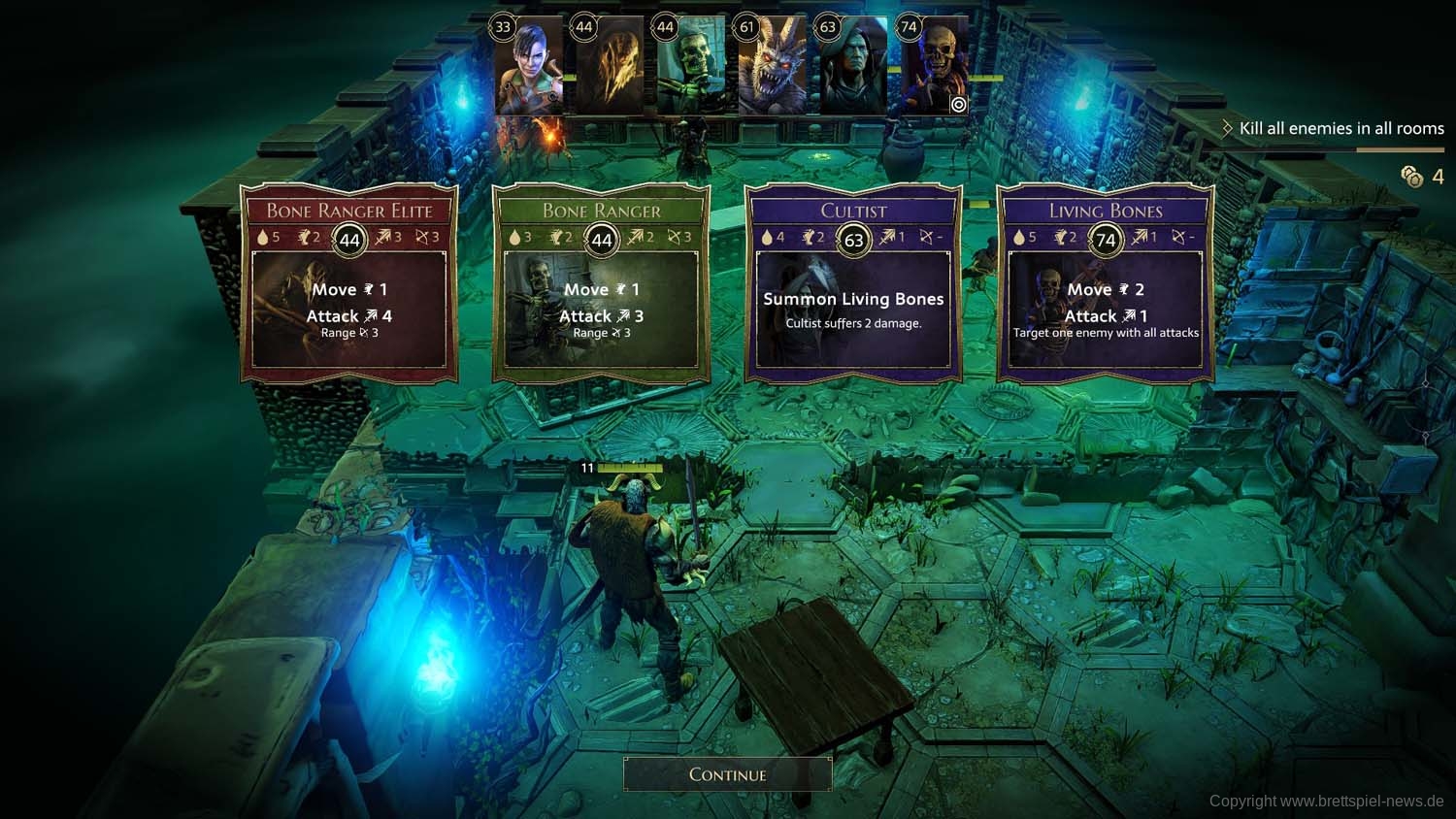
Task: Select the skull portrait with initiative 74
Action: click(936, 68)
